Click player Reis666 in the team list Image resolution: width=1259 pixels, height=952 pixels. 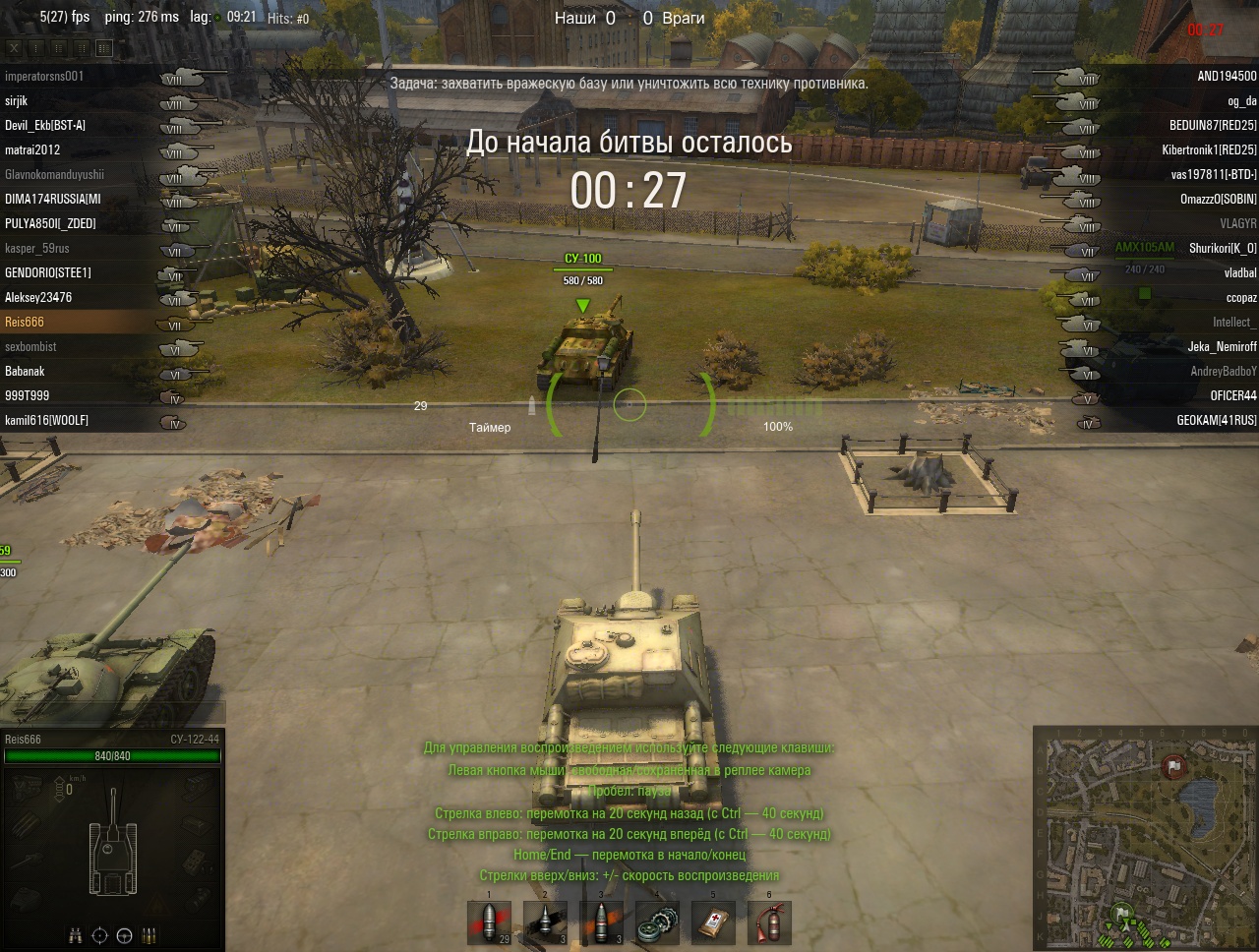click(25, 322)
